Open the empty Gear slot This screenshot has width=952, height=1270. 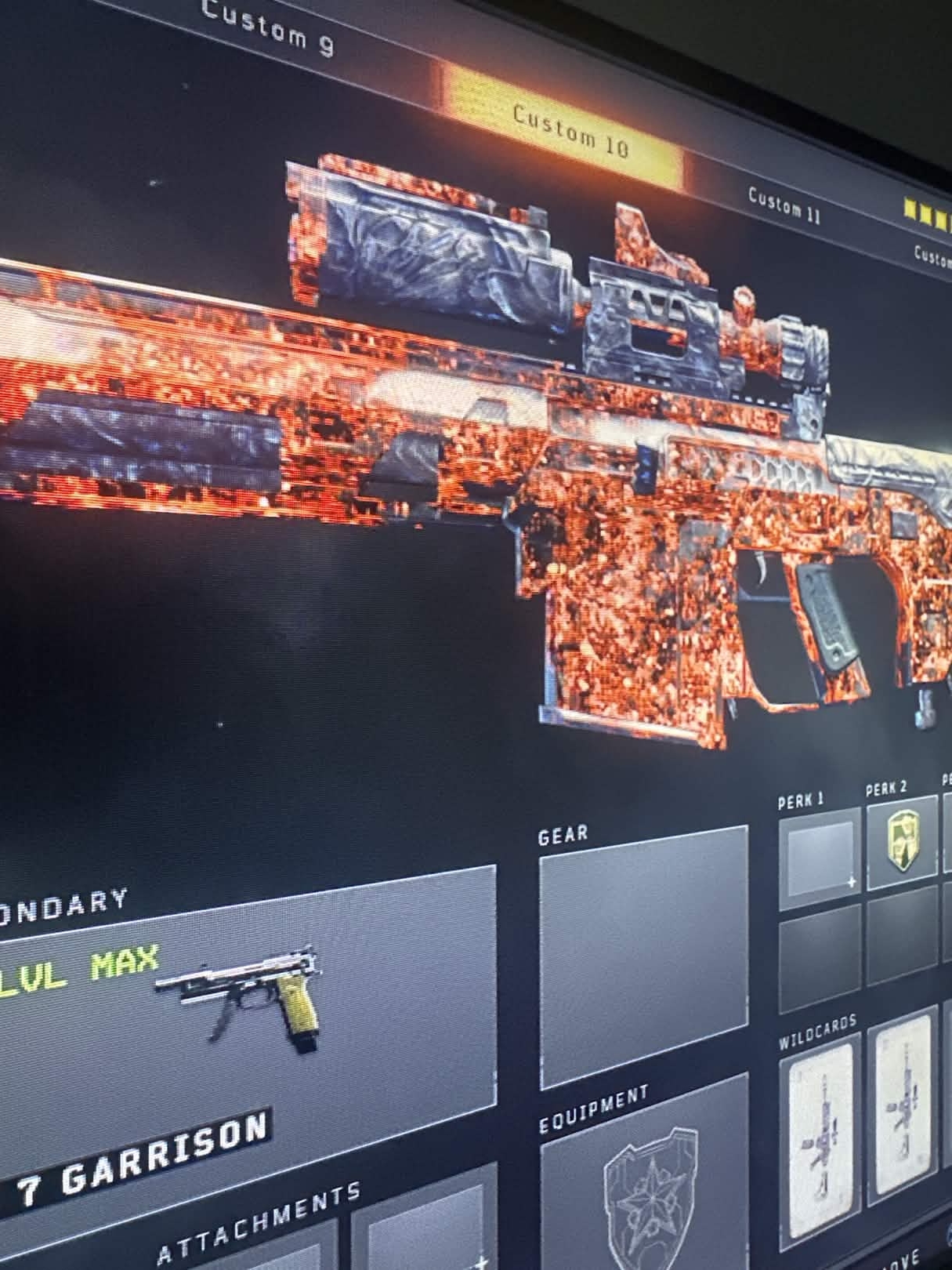(643, 956)
